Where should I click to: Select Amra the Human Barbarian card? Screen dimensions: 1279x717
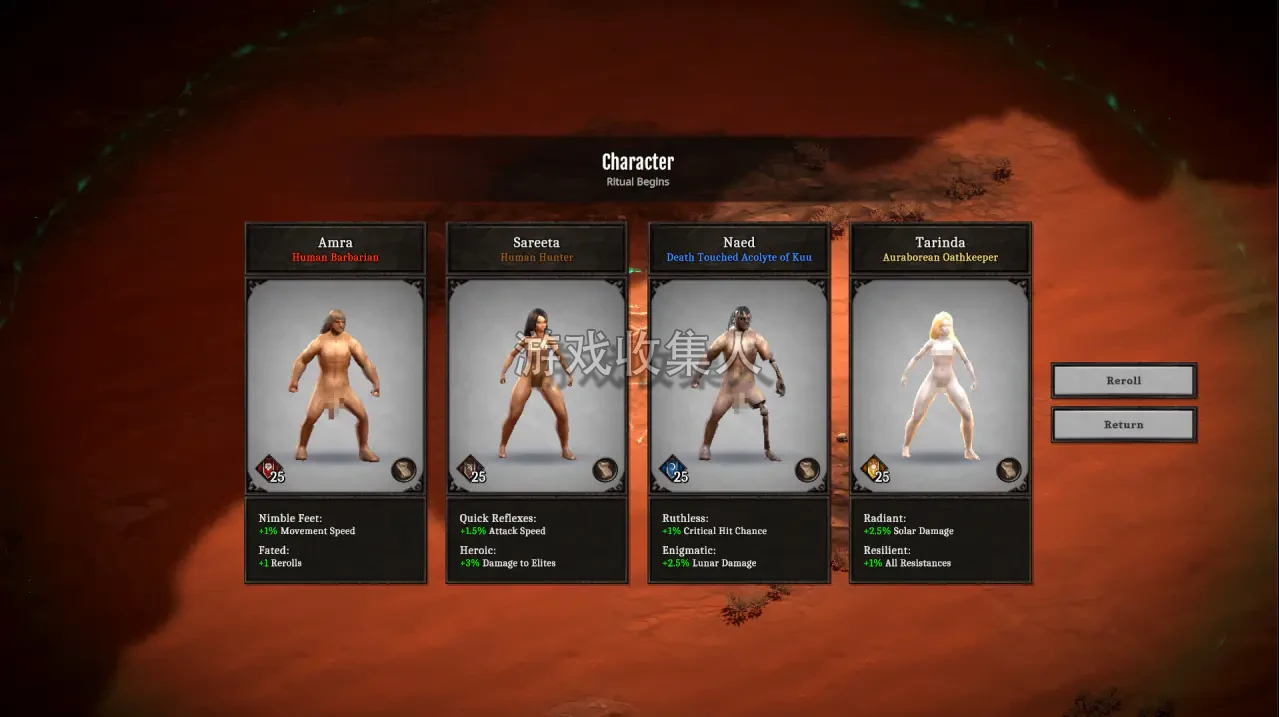335,385
